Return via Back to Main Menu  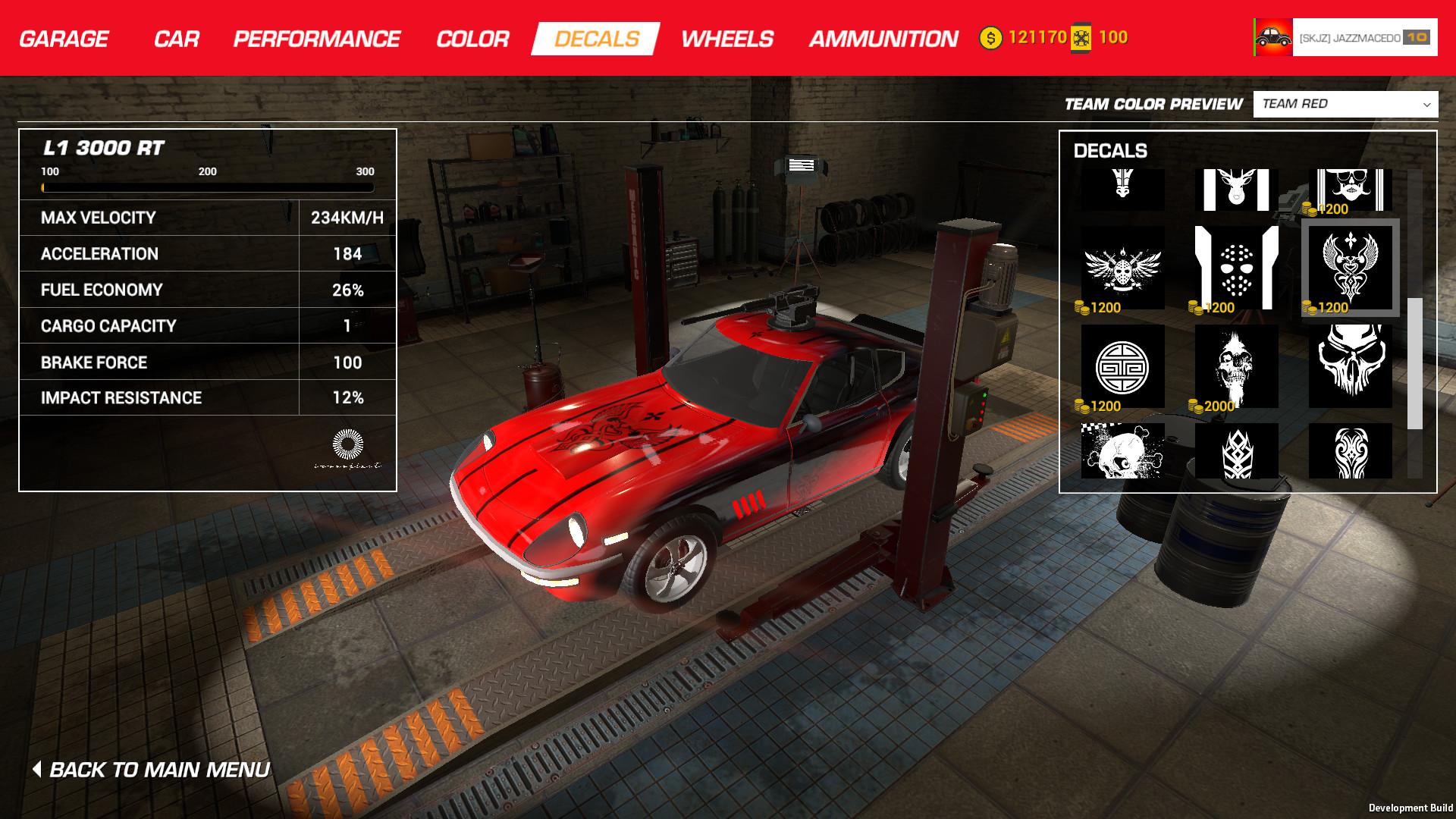[152, 770]
